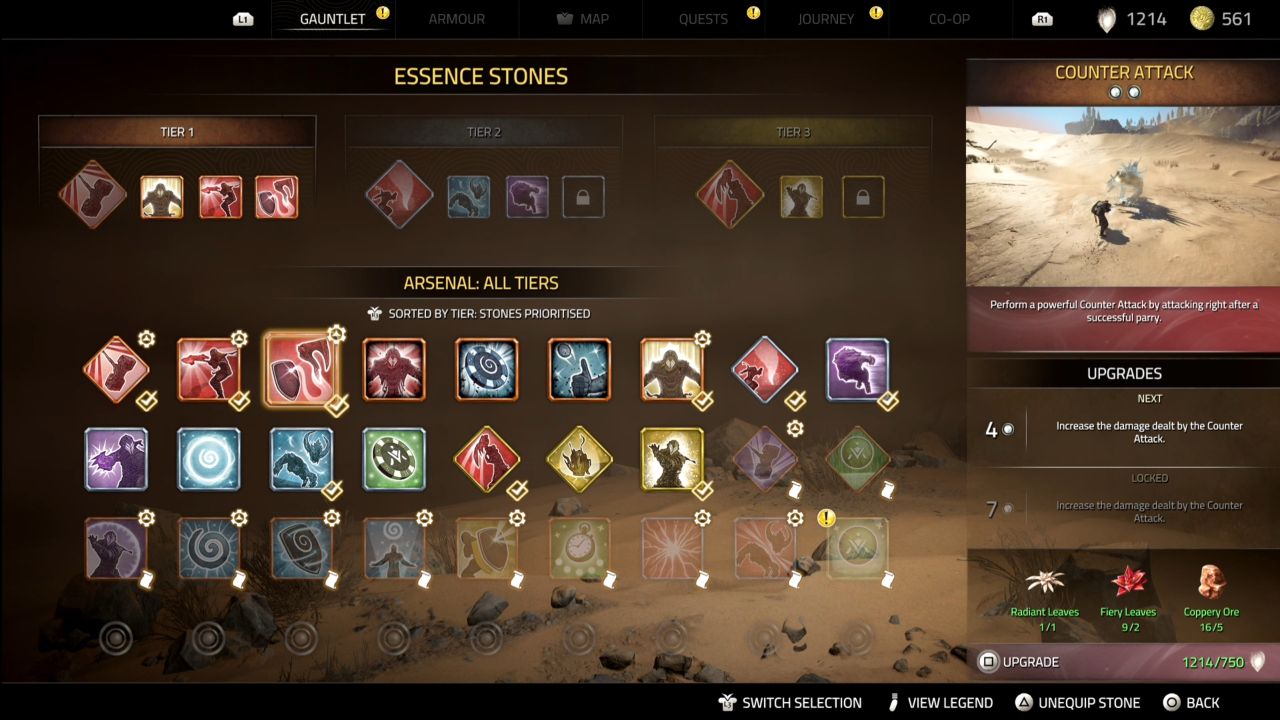
Task: Click the locked stone slot in Tier 2
Action: (x=584, y=197)
